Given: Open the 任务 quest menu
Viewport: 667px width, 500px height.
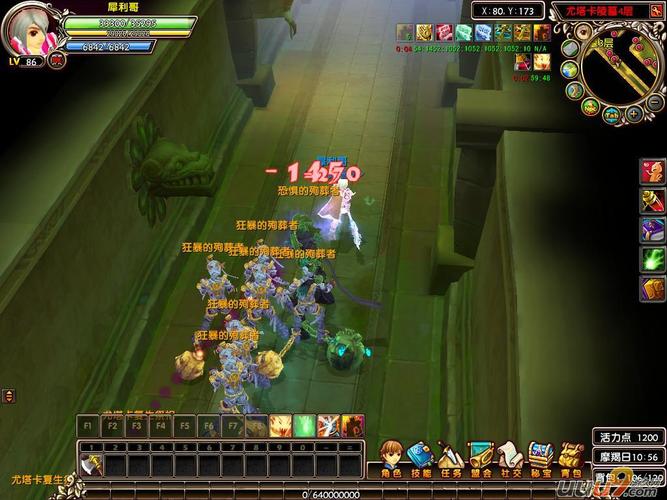Looking at the screenshot, I should (450, 459).
